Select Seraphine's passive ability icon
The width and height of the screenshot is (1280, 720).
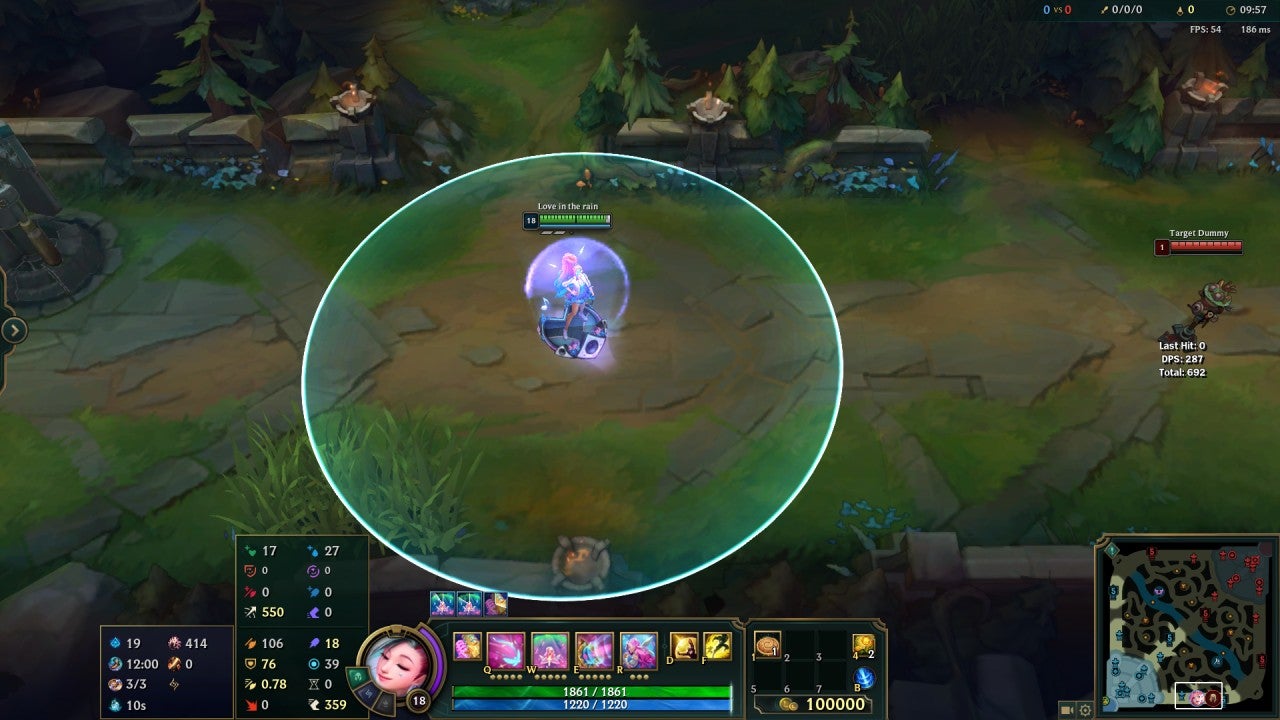(467, 647)
